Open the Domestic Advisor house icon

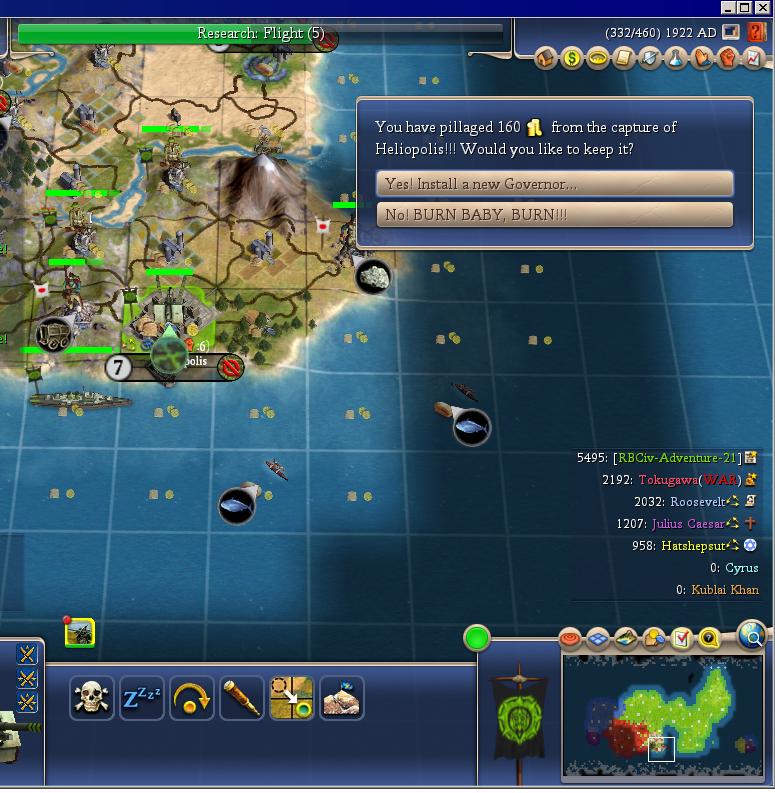(x=546, y=59)
